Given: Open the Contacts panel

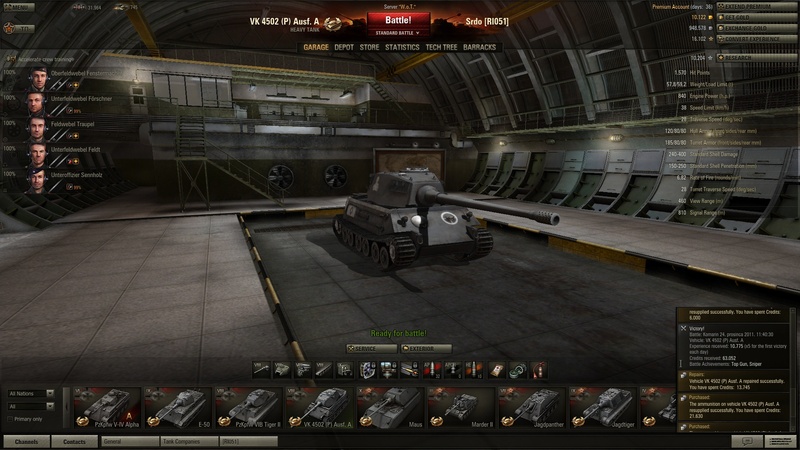Looking at the screenshot, I should click(74, 440).
